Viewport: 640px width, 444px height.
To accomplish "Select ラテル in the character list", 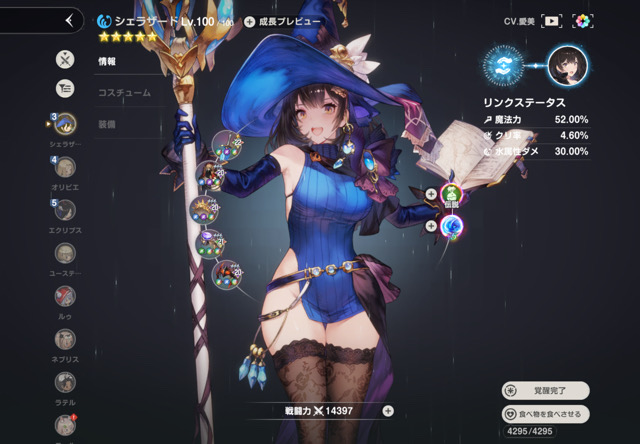I will click(65, 382).
